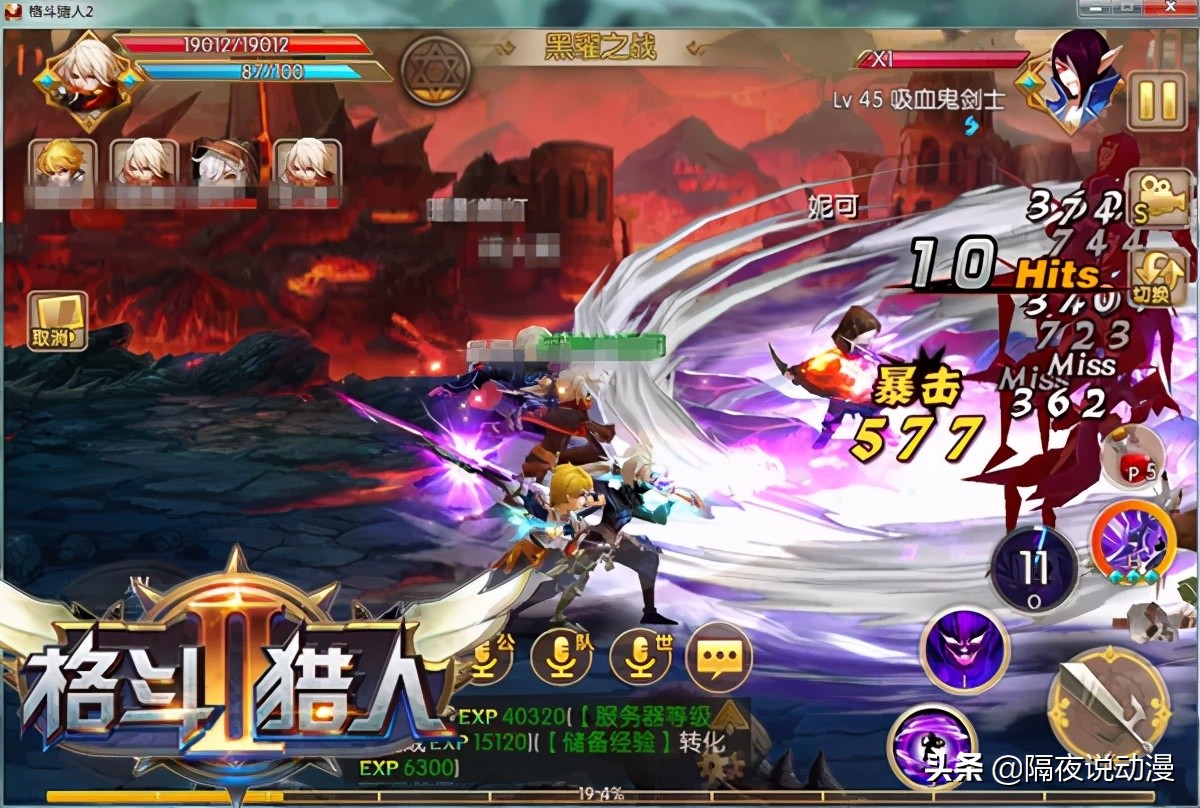
Task: Cast the purple vortex silhouette skill
Action: (x=931, y=747)
